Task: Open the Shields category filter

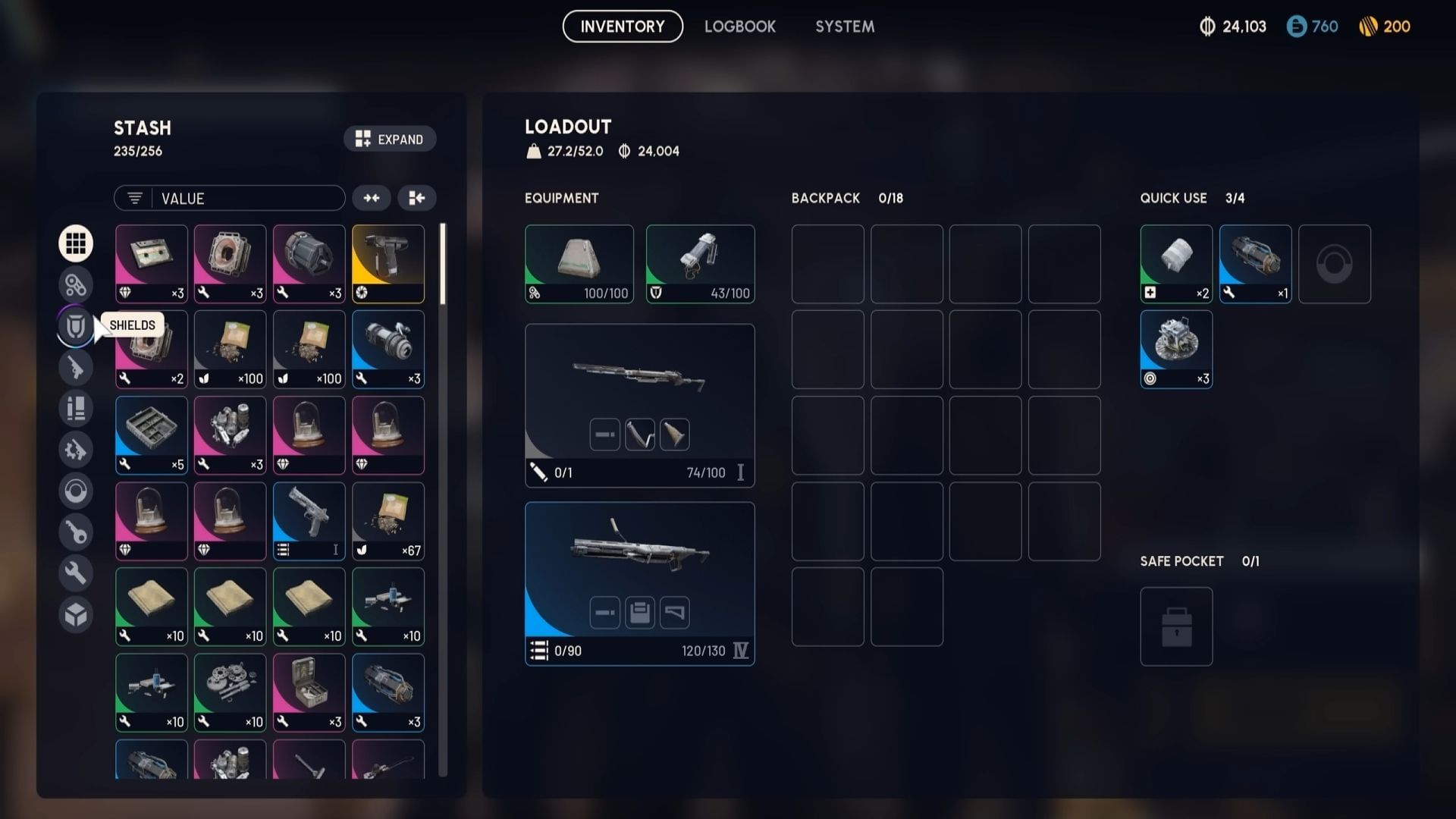Action: 76,325
